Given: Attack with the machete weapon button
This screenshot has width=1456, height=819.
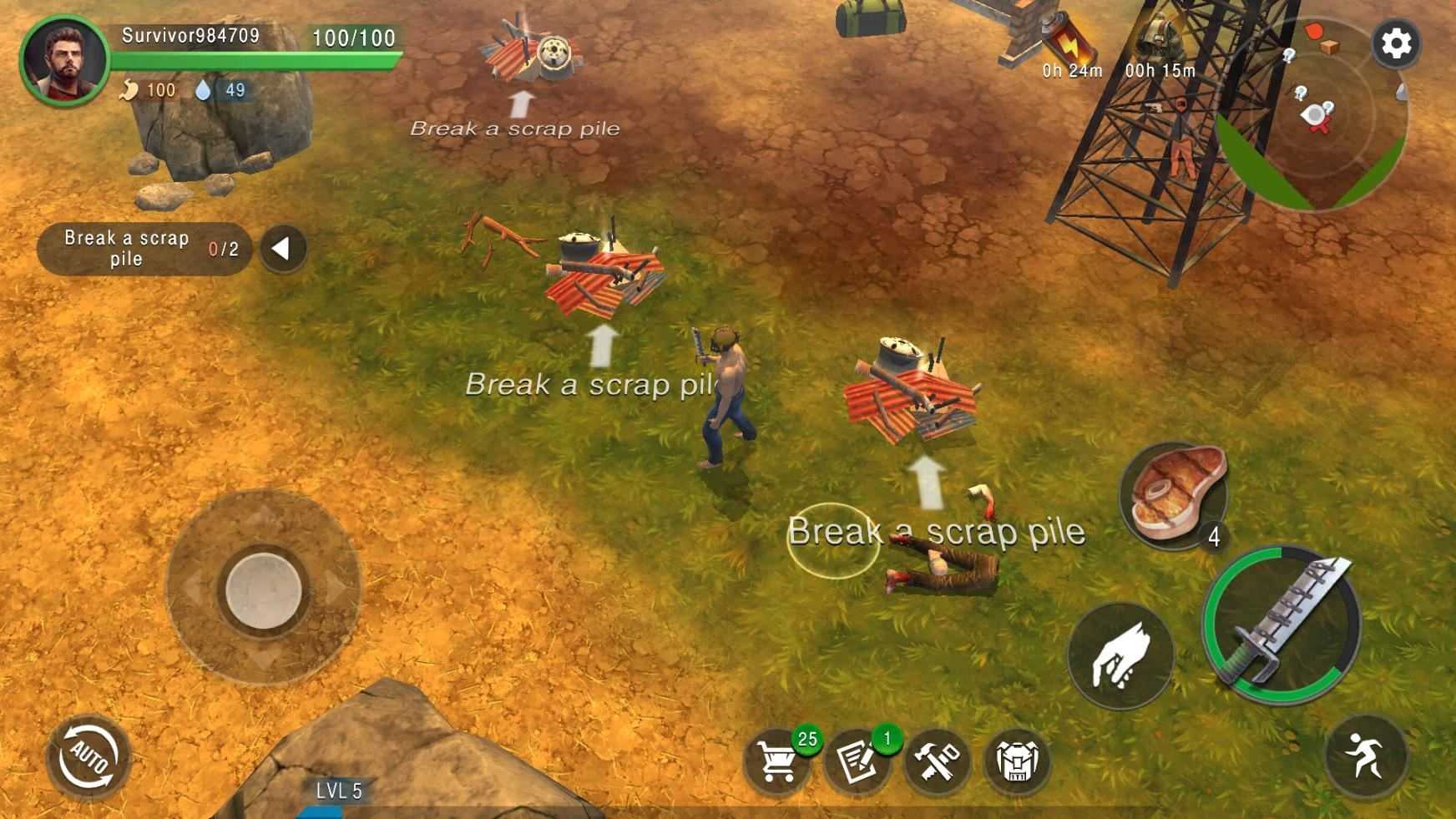Looking at the screenshot, I should pyautogui.click(x=1282, y=624).
